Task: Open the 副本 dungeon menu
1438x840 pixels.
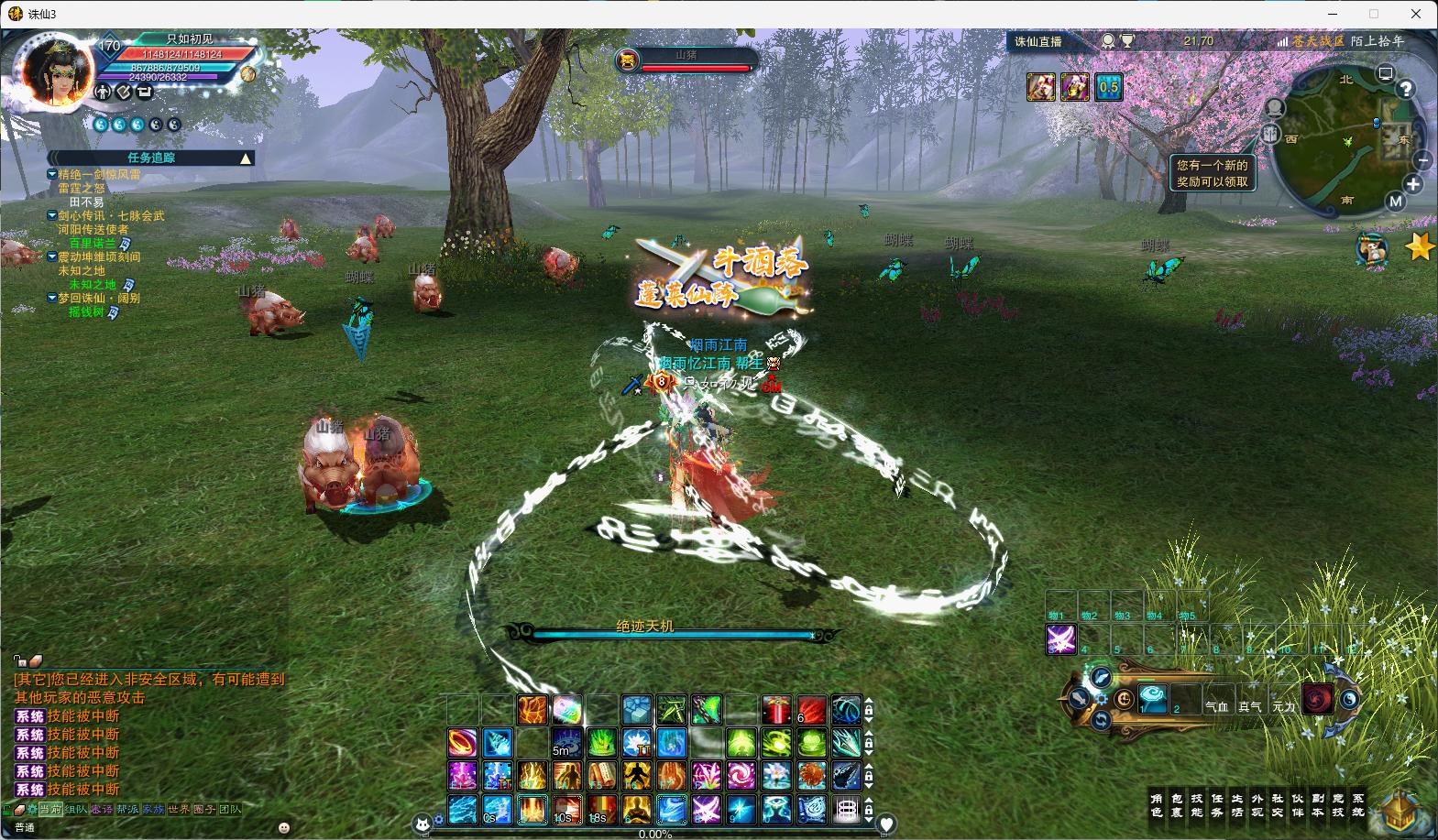Action: point(1318,805)
